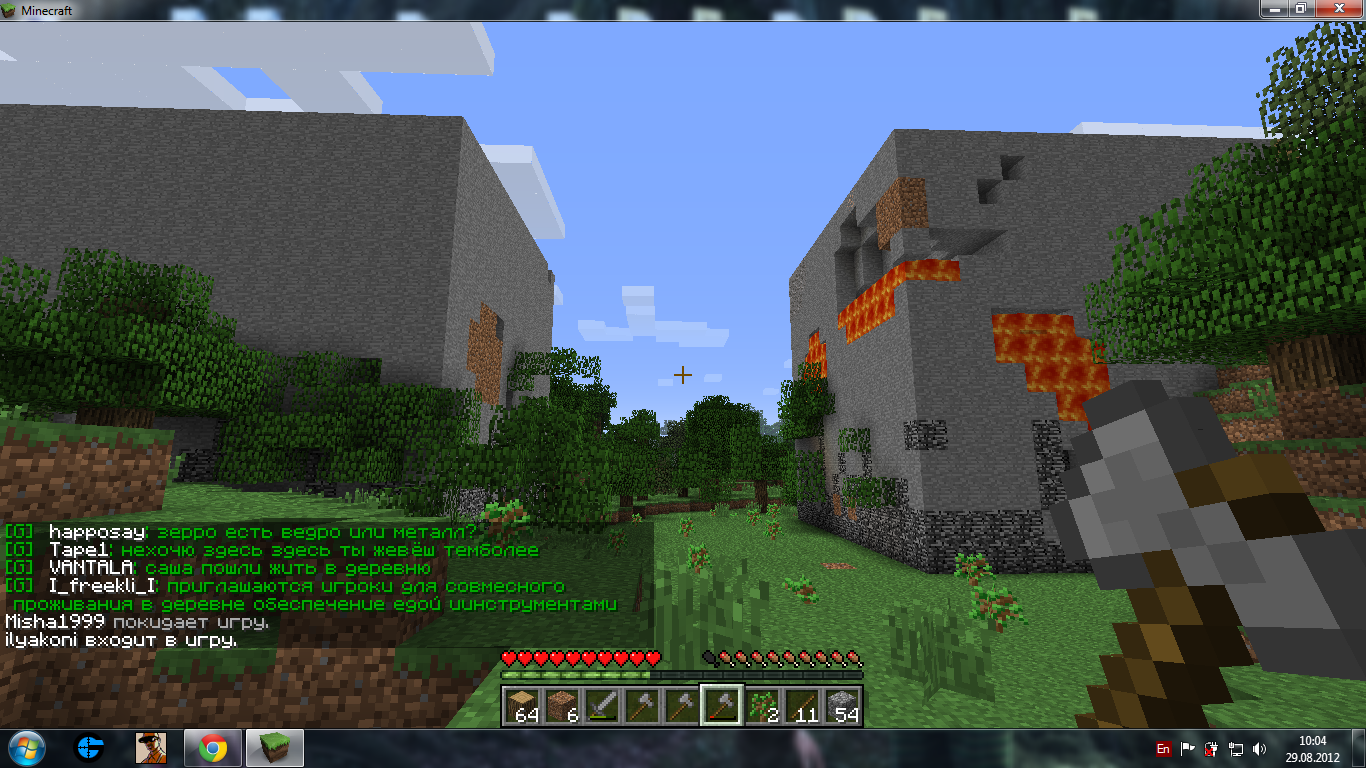Equip the stone sword from the hotbar
The height and width of the screenshot is (768, 1366).
(x=601, y=706)
